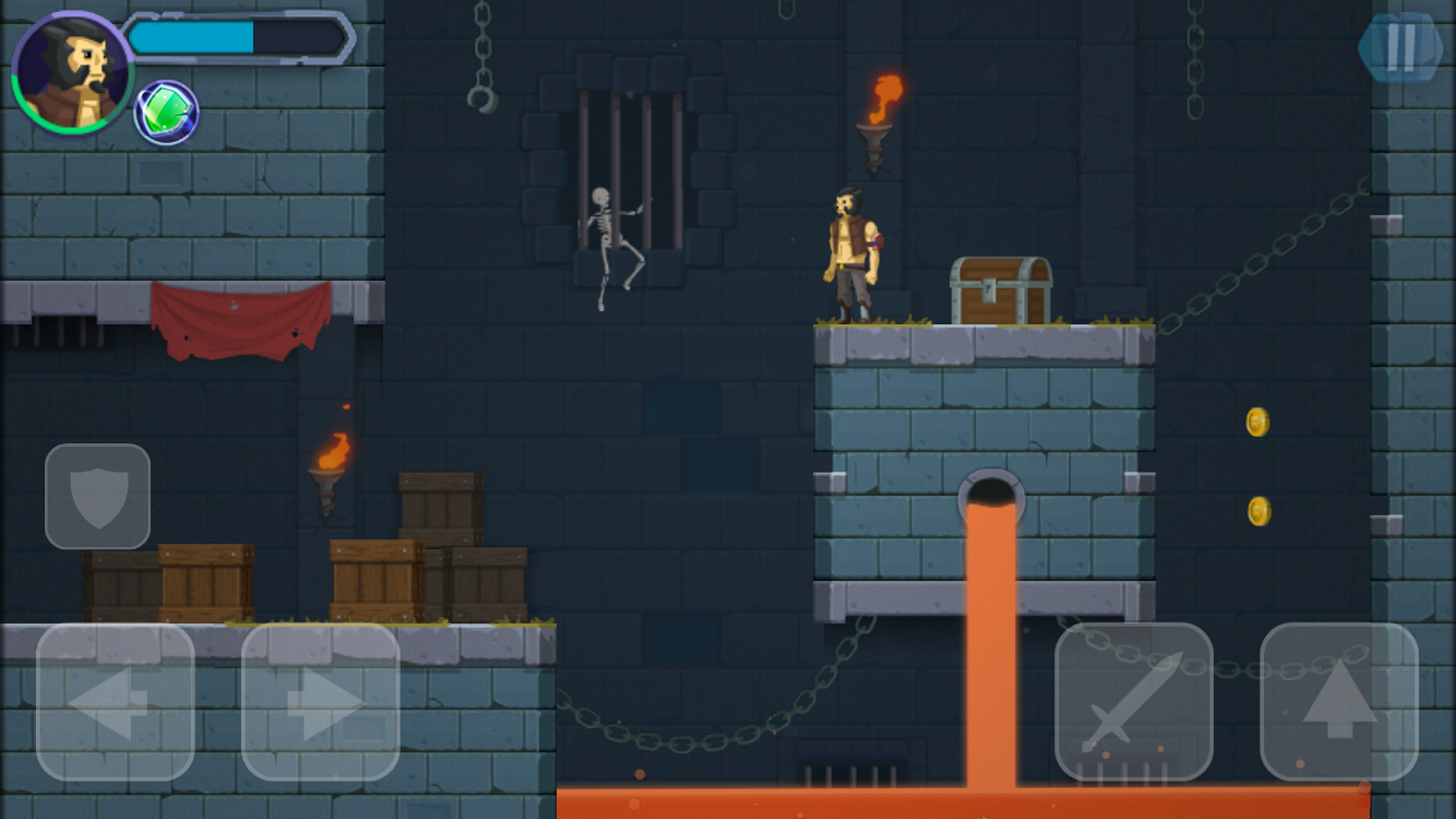The height and width of the screenshot is (819, 1456).
Task: Tap the player character standing near torch
Action: [x=851, y=250]
